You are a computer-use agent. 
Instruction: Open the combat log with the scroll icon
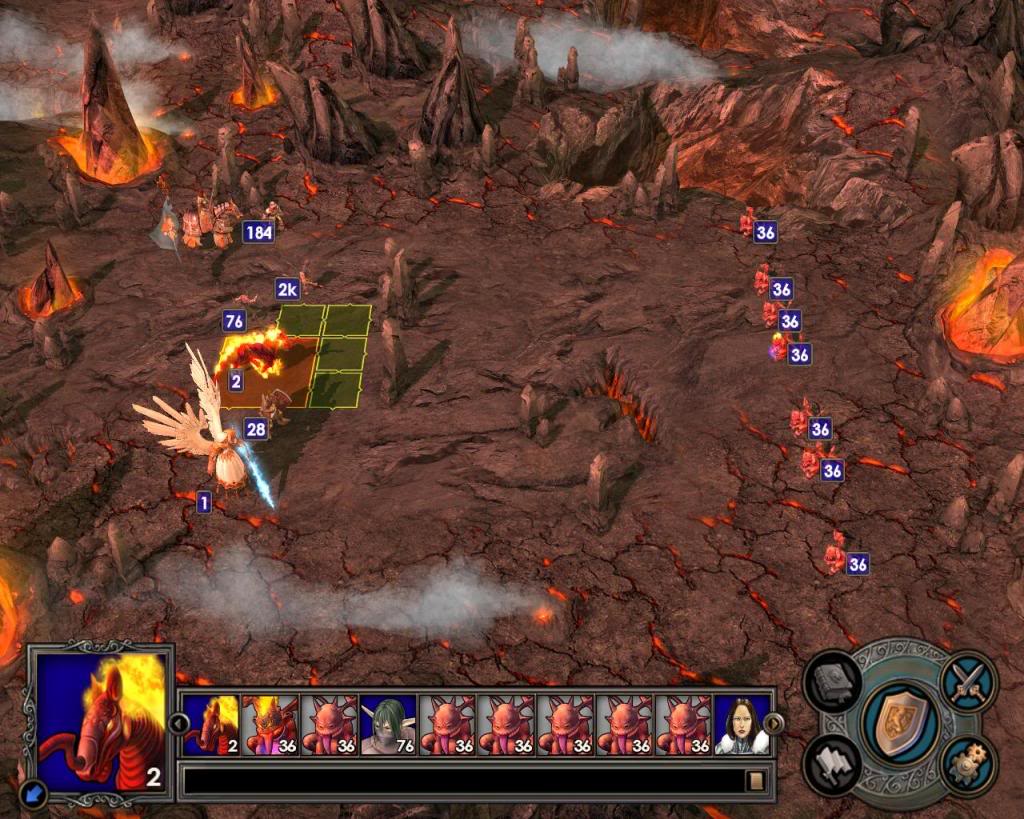(756, 780)
